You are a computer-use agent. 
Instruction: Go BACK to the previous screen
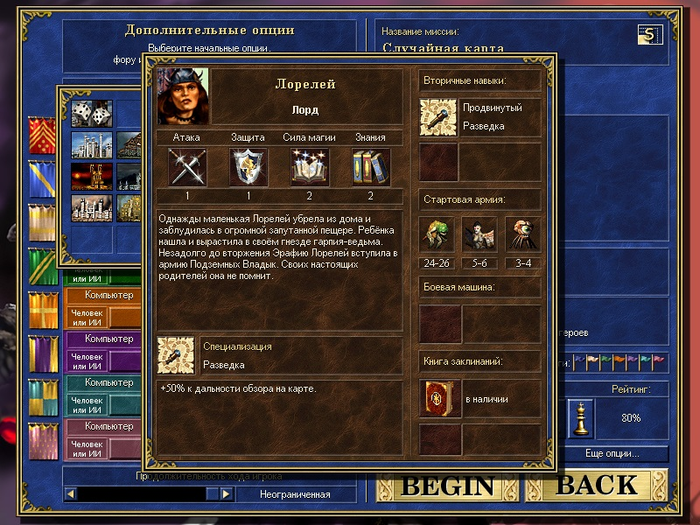[596, 487]
